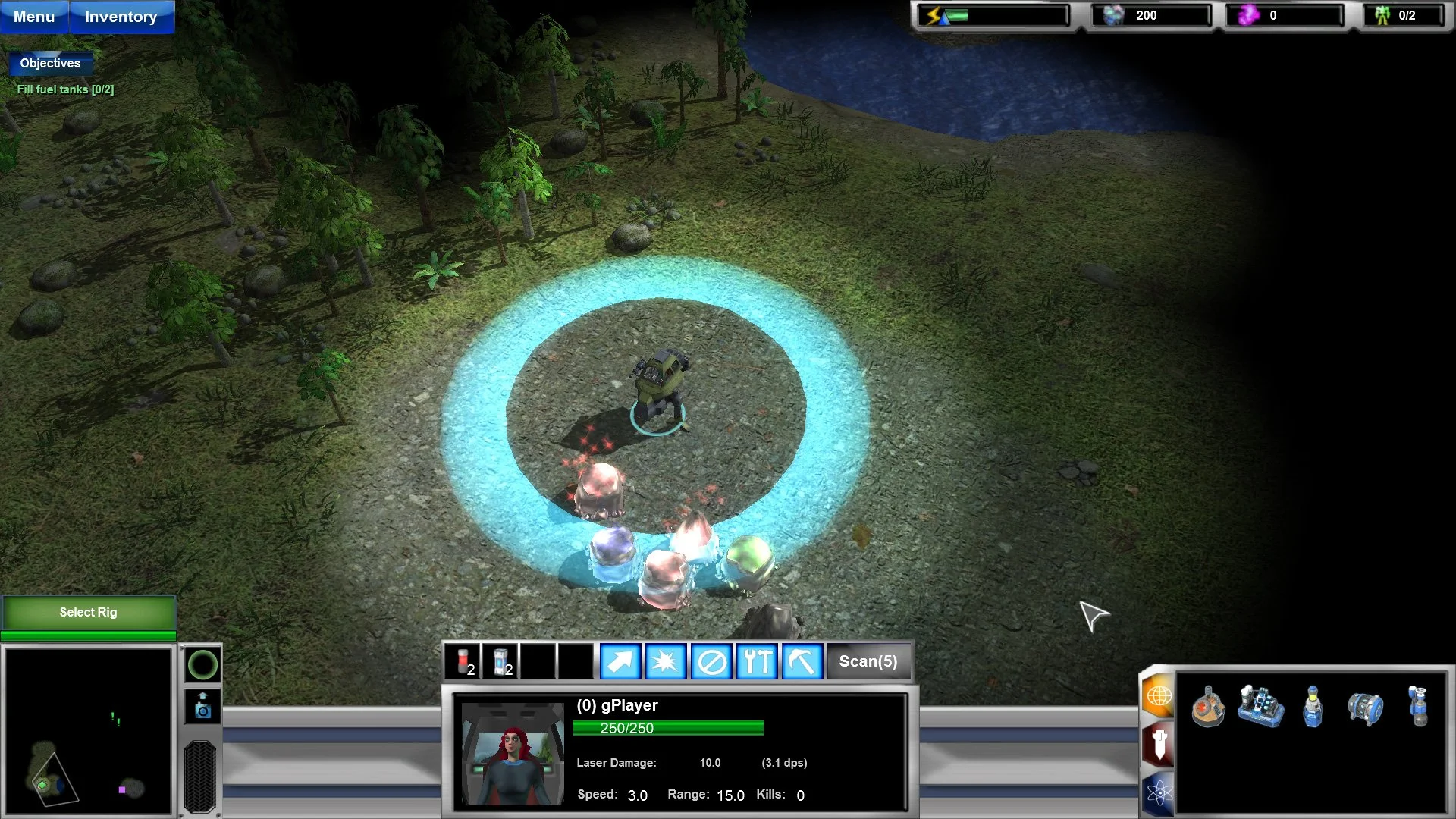Activate the attack burst command
Viewport: 1456px width, 819px height.
pos(666,661)
